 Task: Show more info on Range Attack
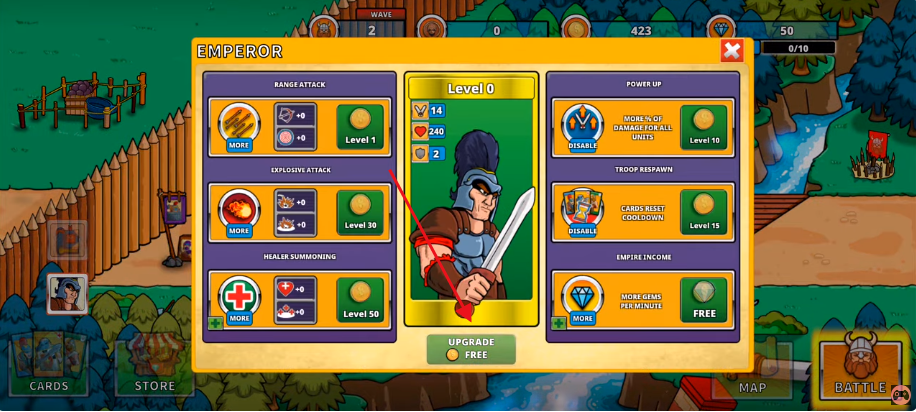(239, 145)
